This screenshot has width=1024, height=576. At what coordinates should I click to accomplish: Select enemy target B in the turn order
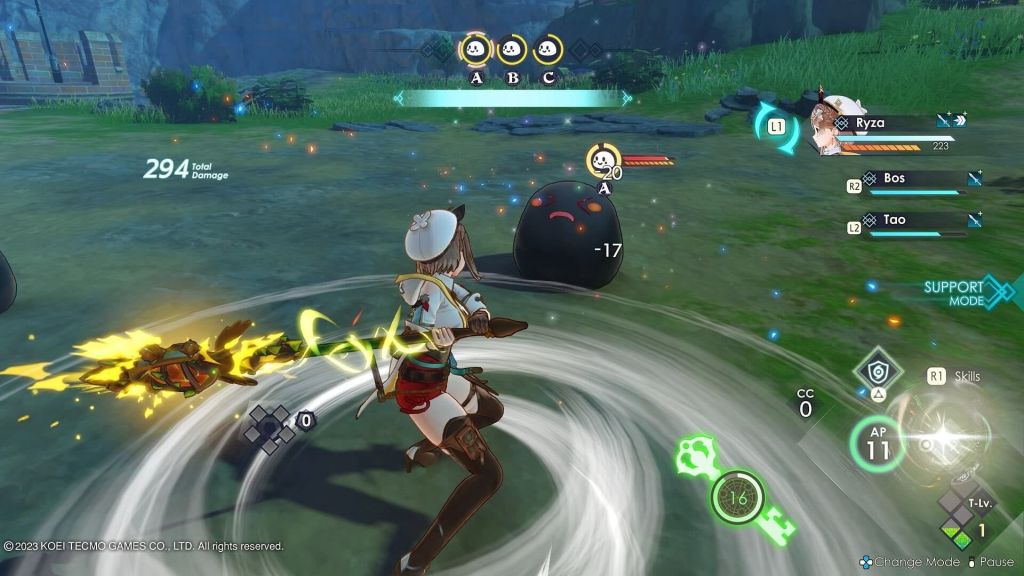[512, 49]
